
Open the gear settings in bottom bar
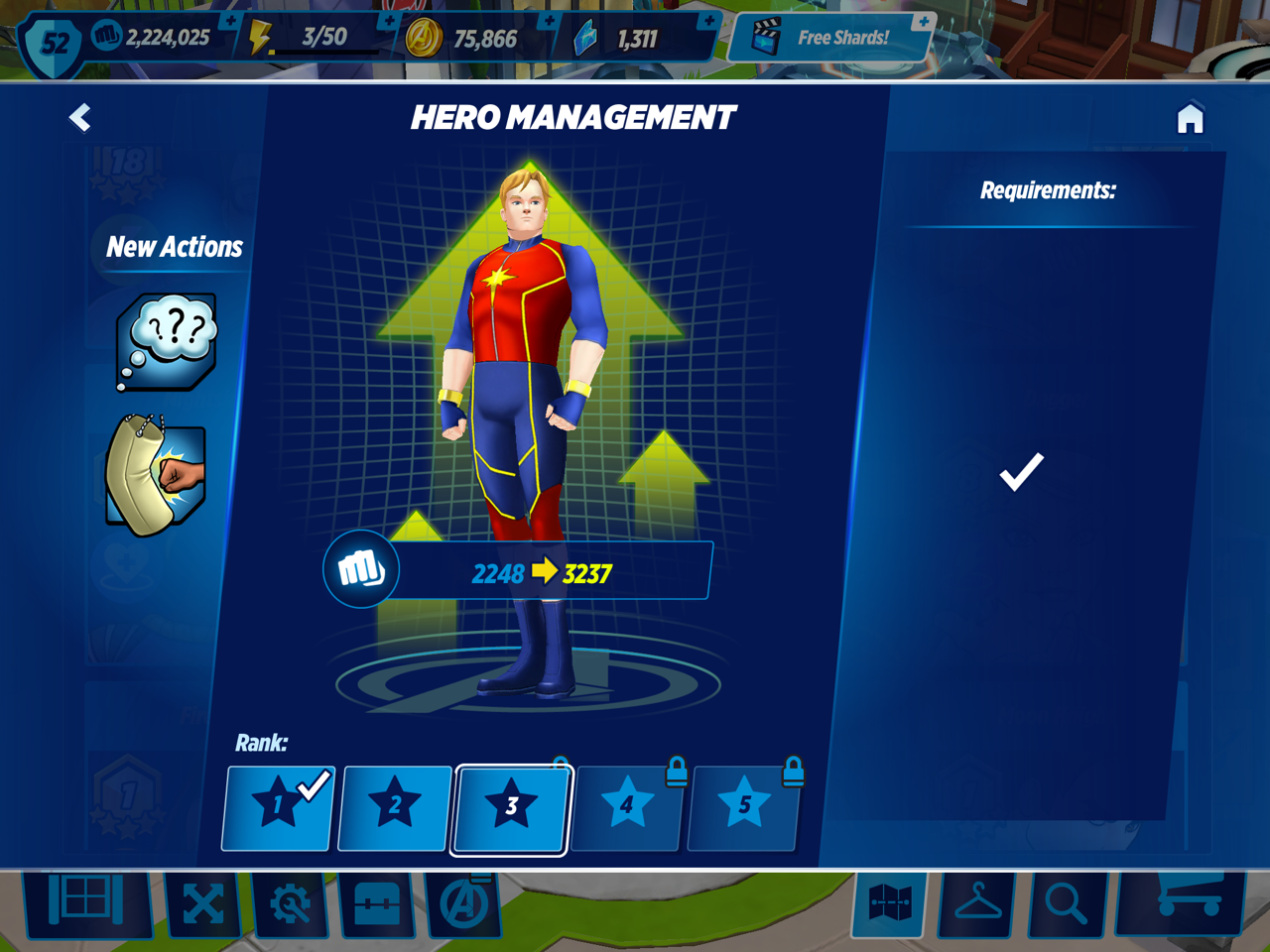click(x=290, y=903)
